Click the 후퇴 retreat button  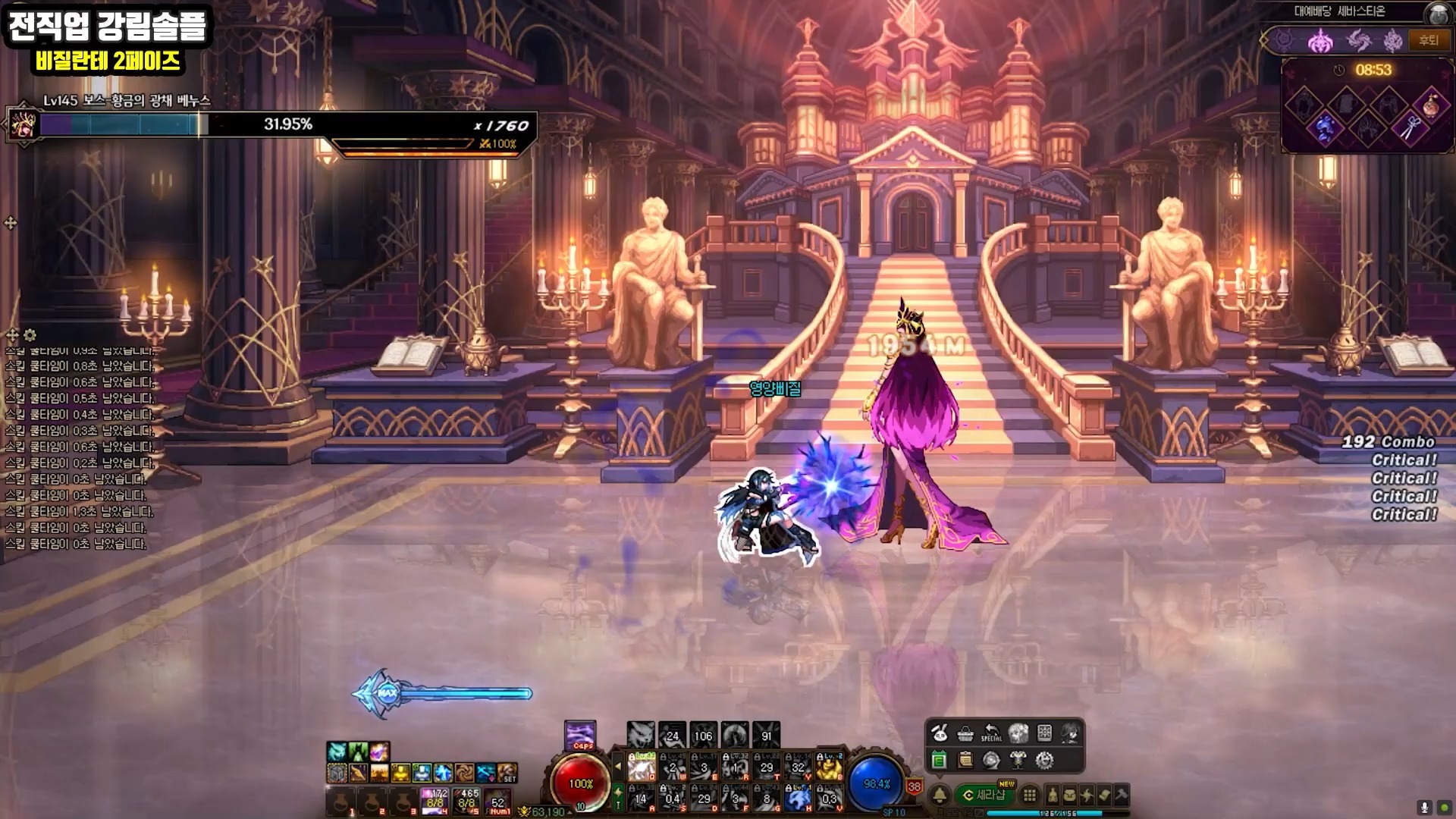1428,40
